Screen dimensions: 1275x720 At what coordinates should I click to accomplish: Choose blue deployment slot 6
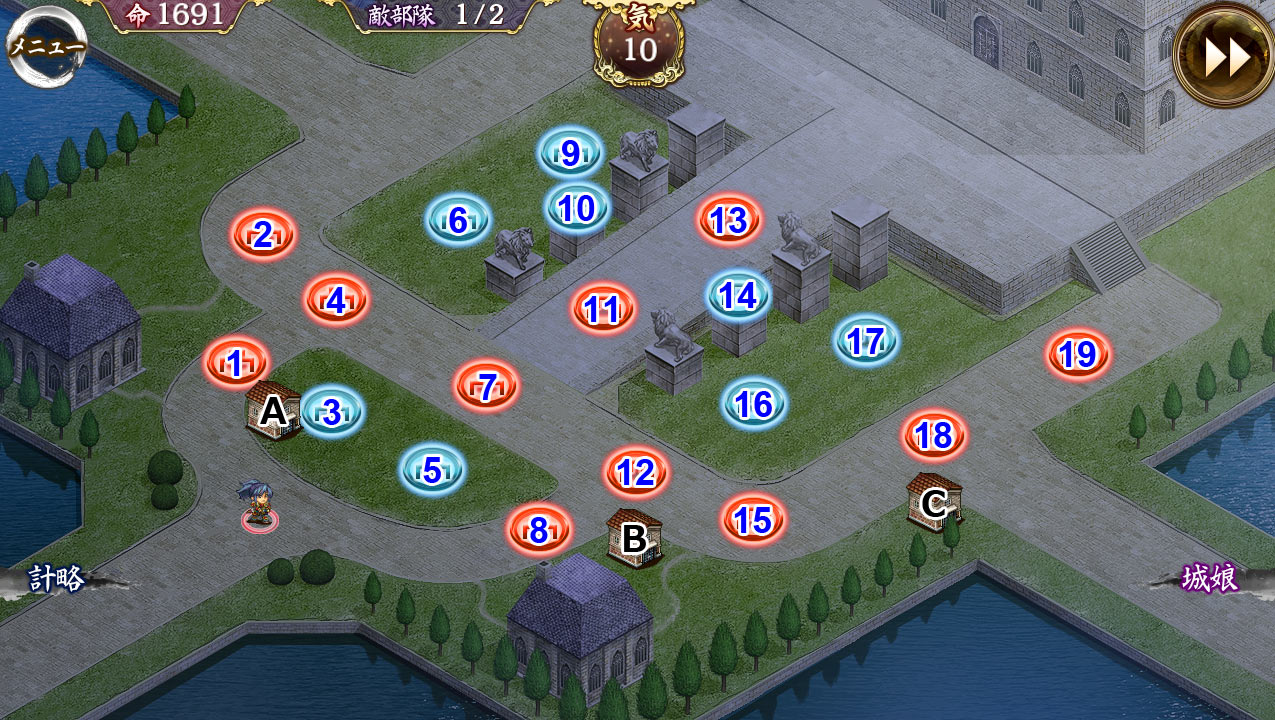click(x=458, y=220)
